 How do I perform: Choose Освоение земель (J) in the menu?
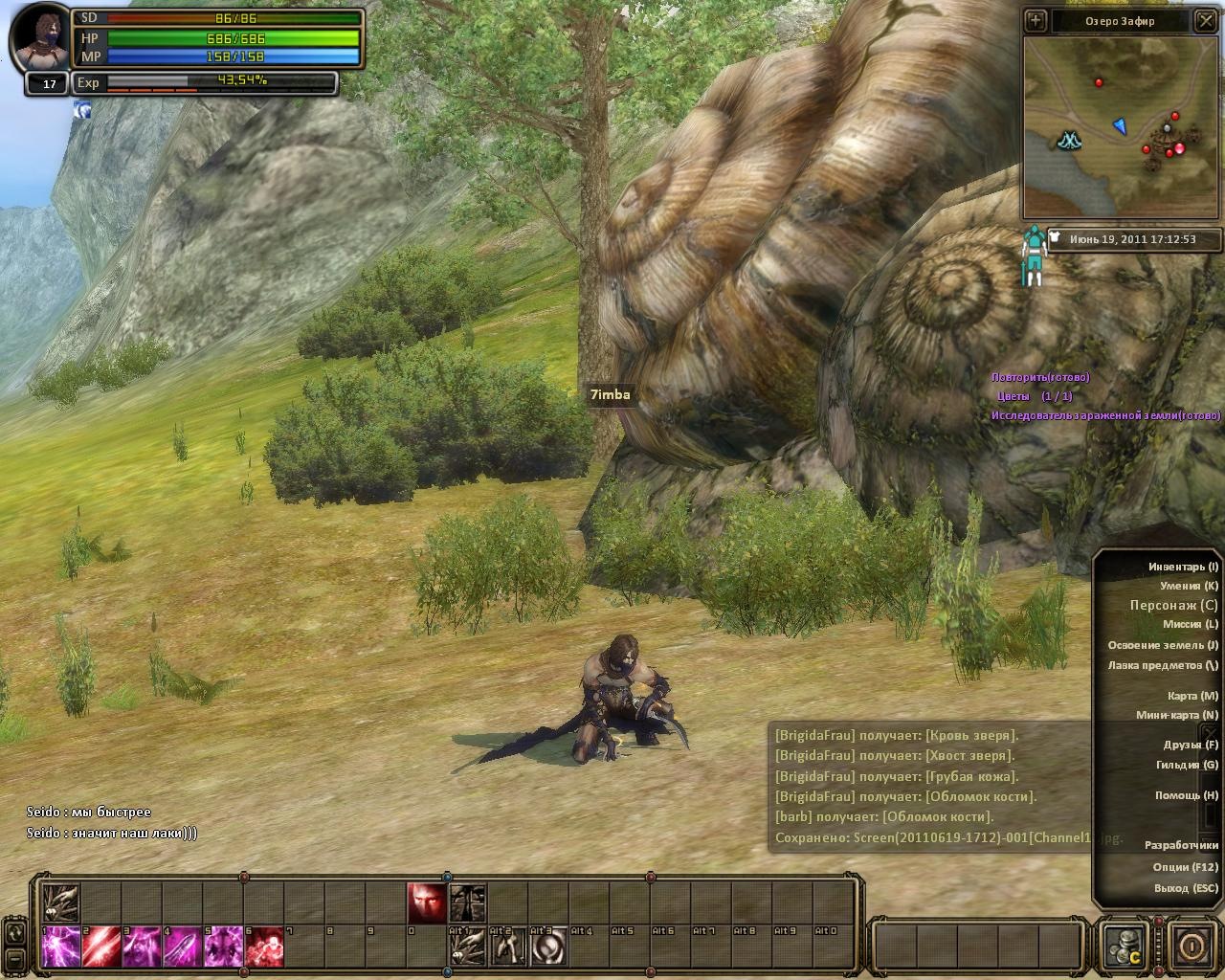point(1163,645)
